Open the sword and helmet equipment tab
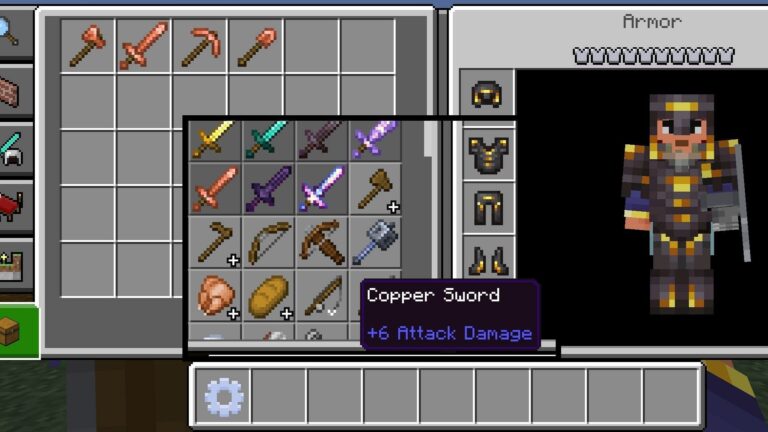This screenshot has height=432, width=768. click(14, 150)
